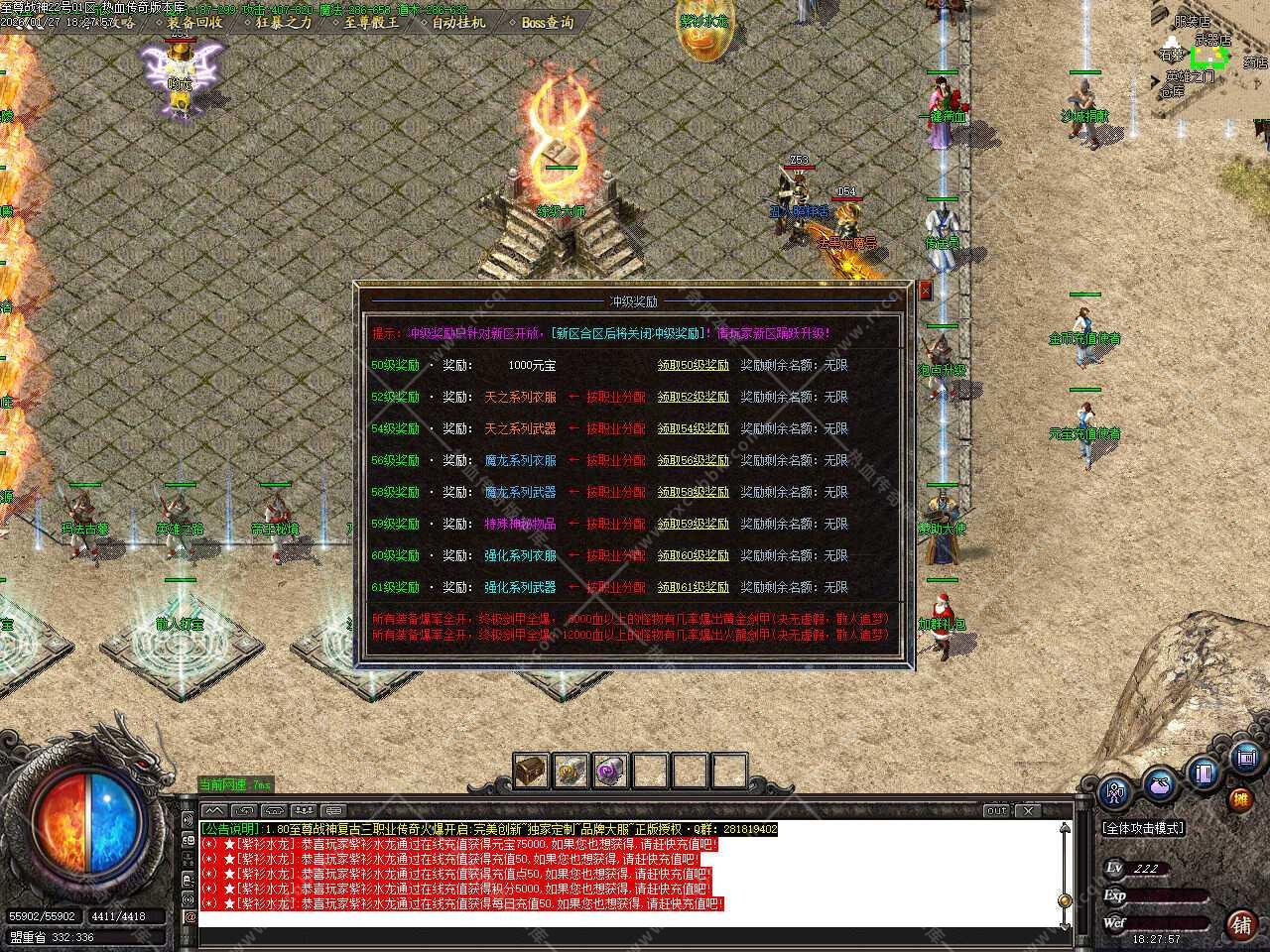
Task: Claim the 领取59级奖励 link
Action: point(693,524)
